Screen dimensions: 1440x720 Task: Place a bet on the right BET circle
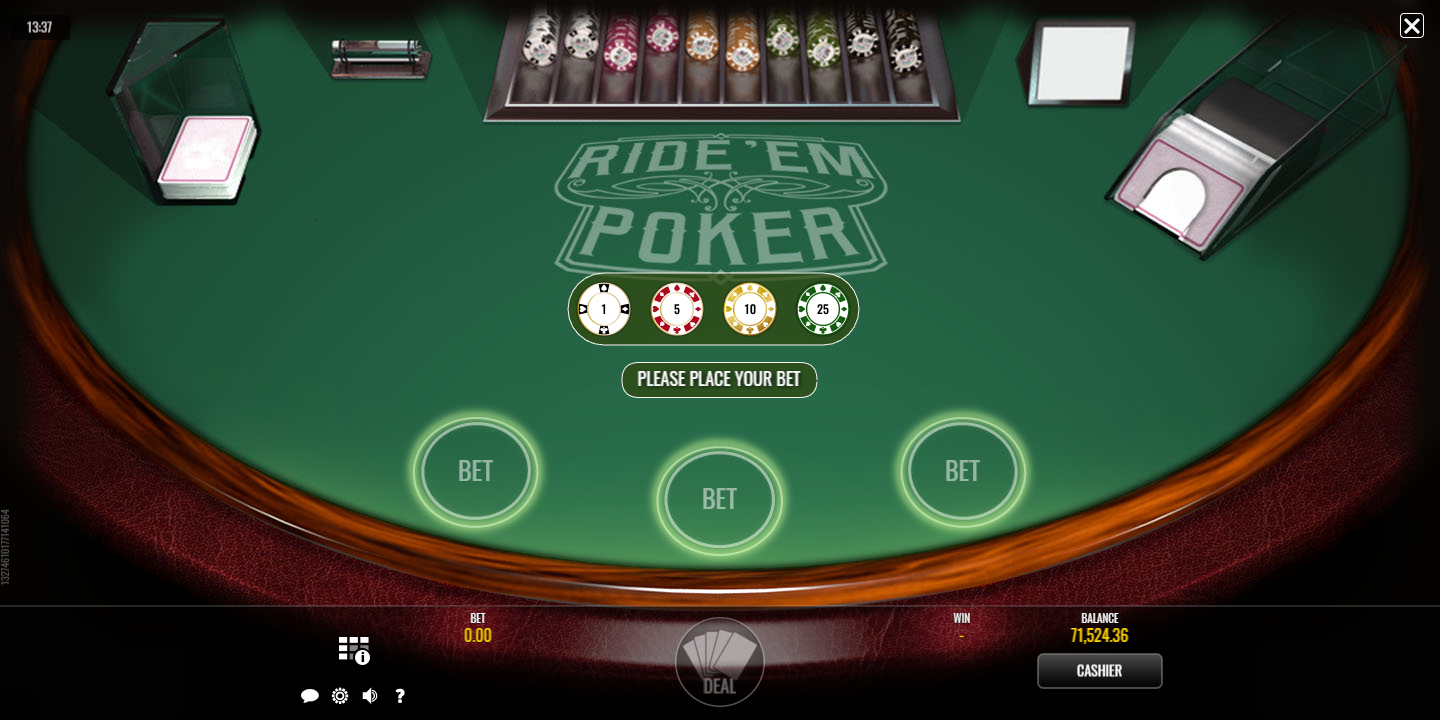coord(962,471)
